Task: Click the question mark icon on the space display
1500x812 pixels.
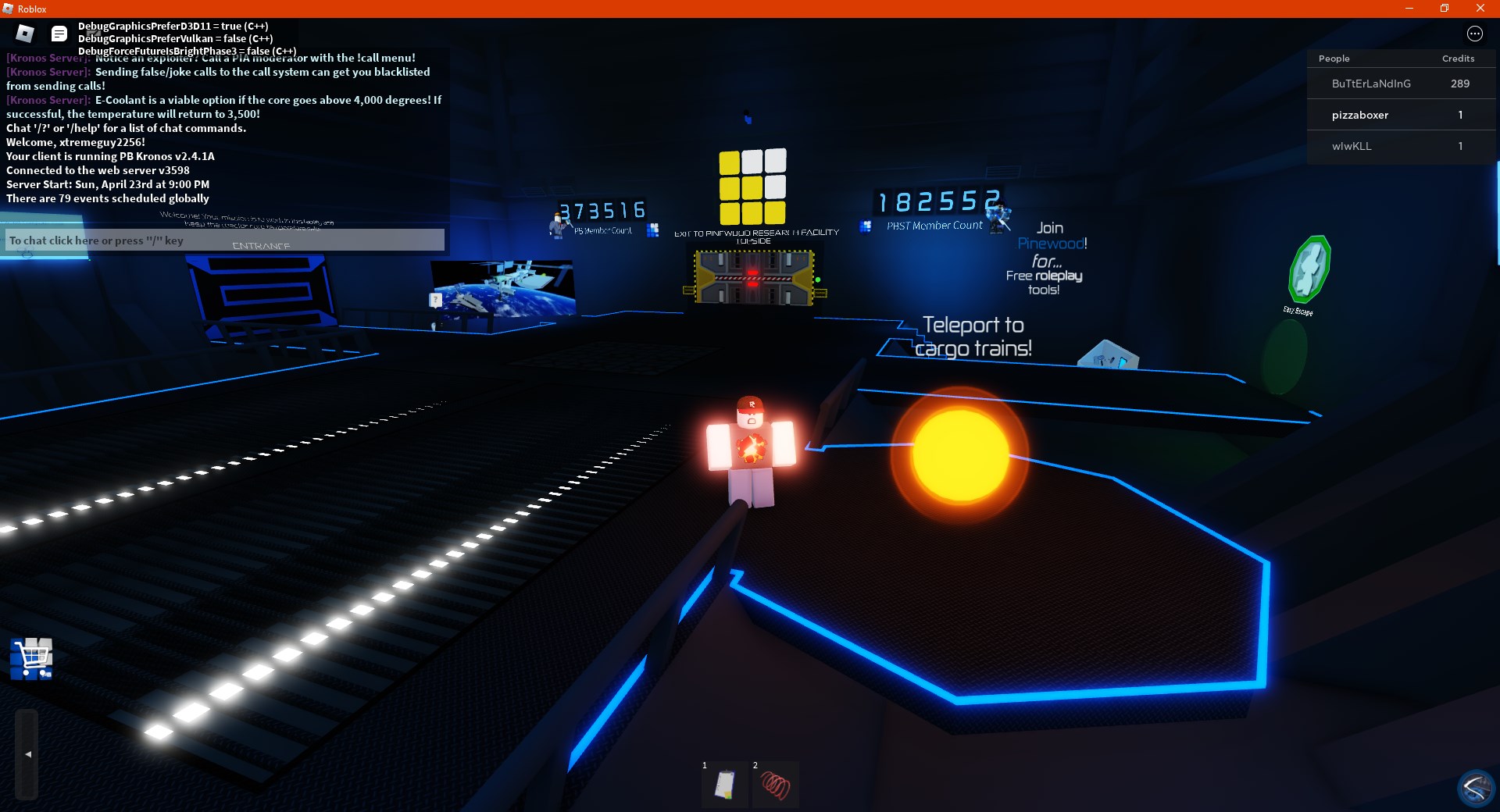Action: 434,299
